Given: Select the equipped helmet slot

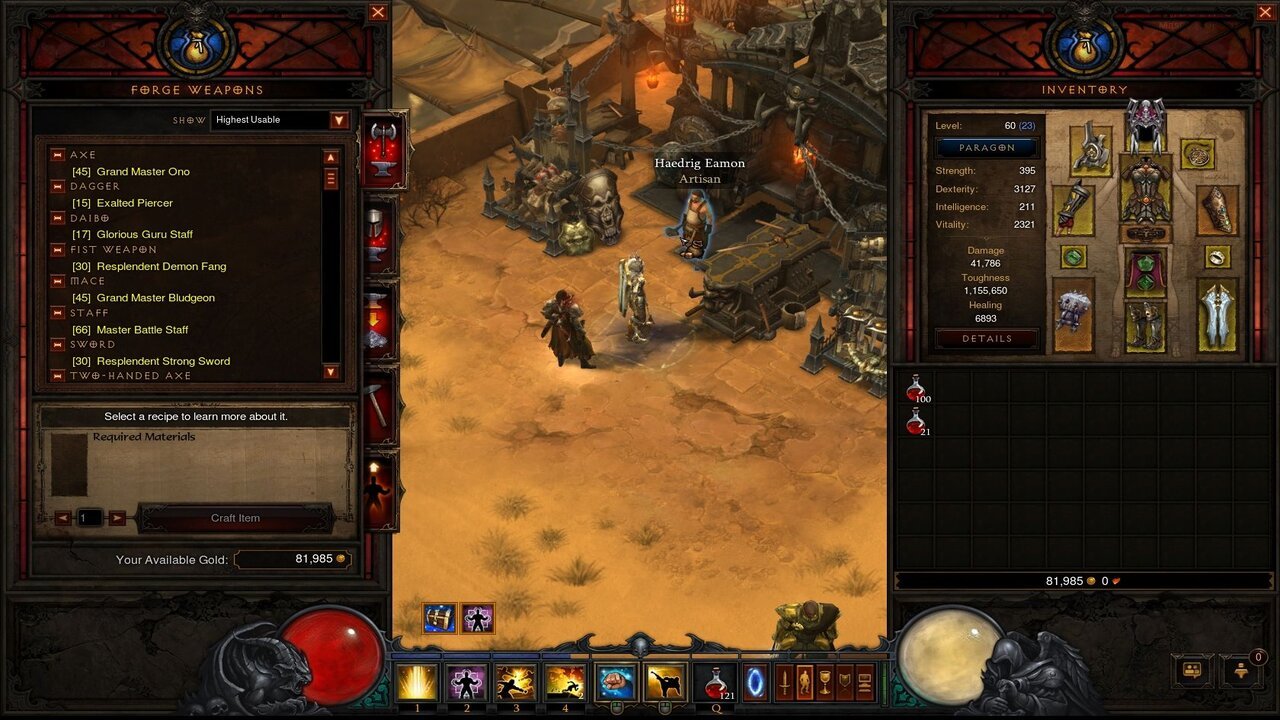Looking at the screenshot, I should 1145,124.
